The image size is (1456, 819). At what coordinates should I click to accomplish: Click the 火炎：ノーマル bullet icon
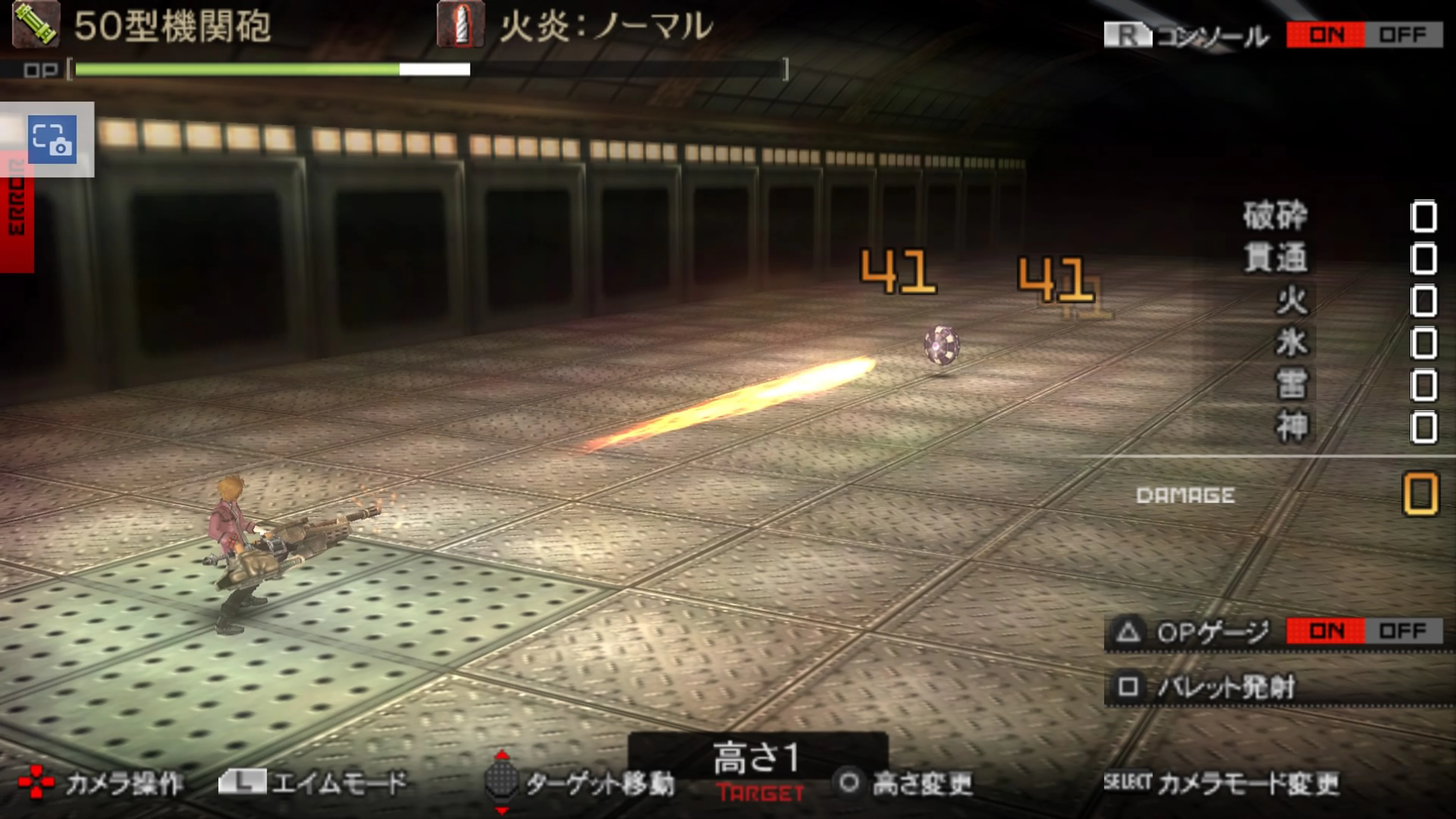tap(461, 25)
